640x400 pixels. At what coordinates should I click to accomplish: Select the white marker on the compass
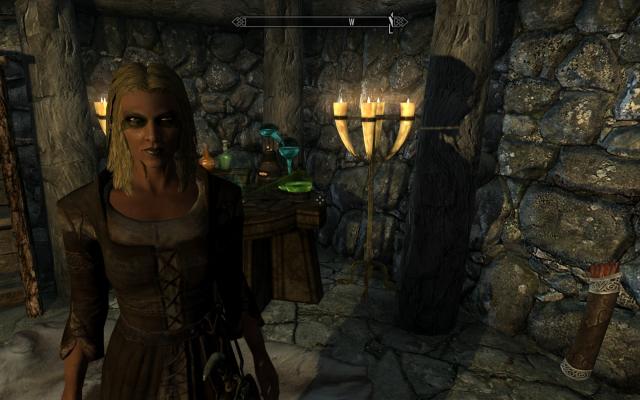[393, 21]
